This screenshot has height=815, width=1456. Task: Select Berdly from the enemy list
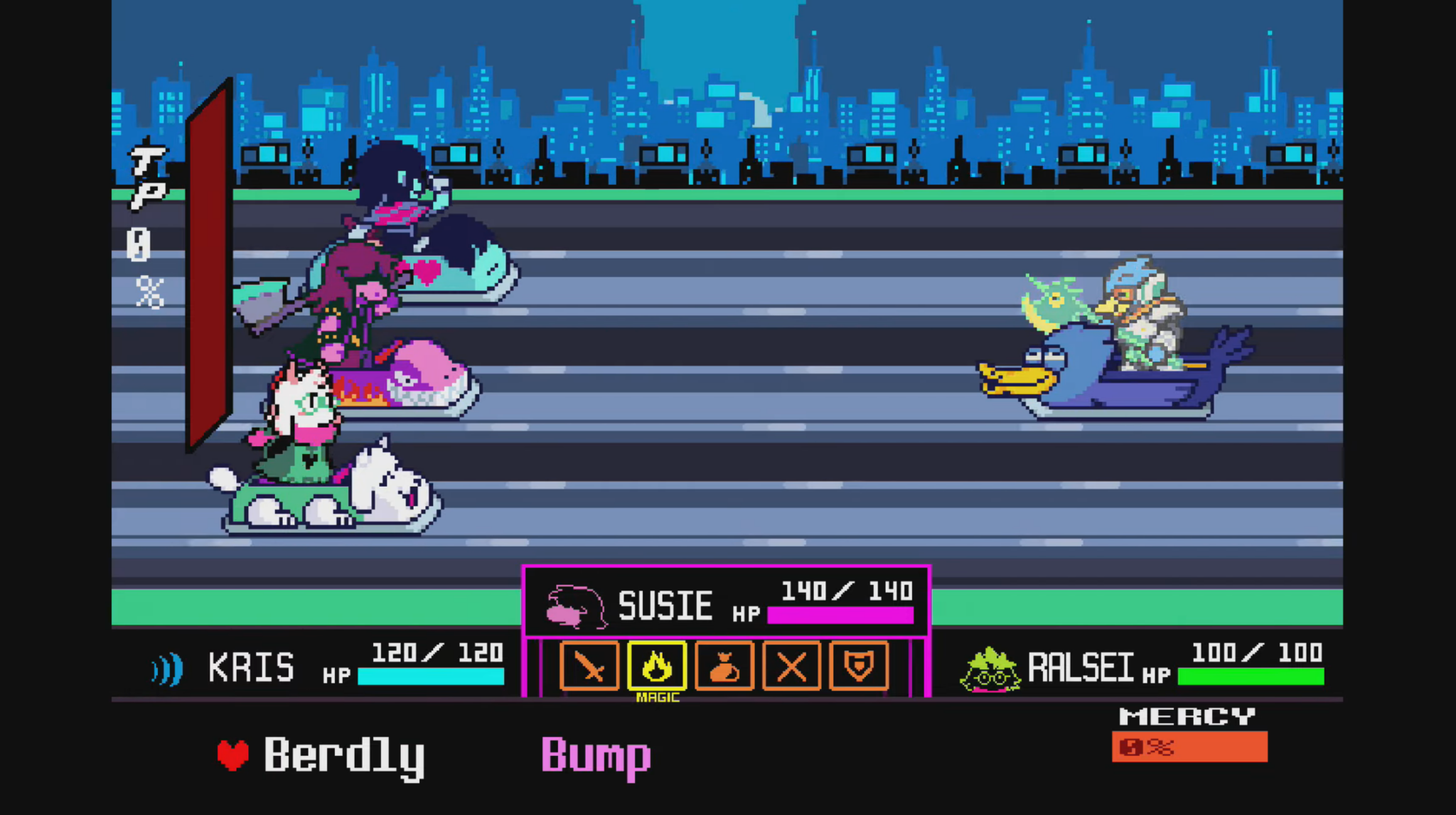[345, 755]
